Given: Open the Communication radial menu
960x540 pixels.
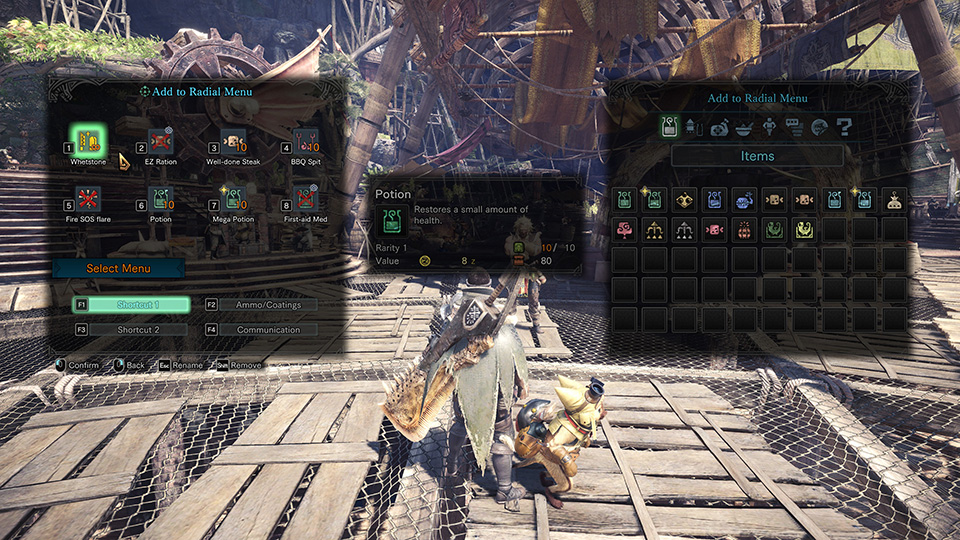Looking at the screenshot, I should [x=261, y=330].
